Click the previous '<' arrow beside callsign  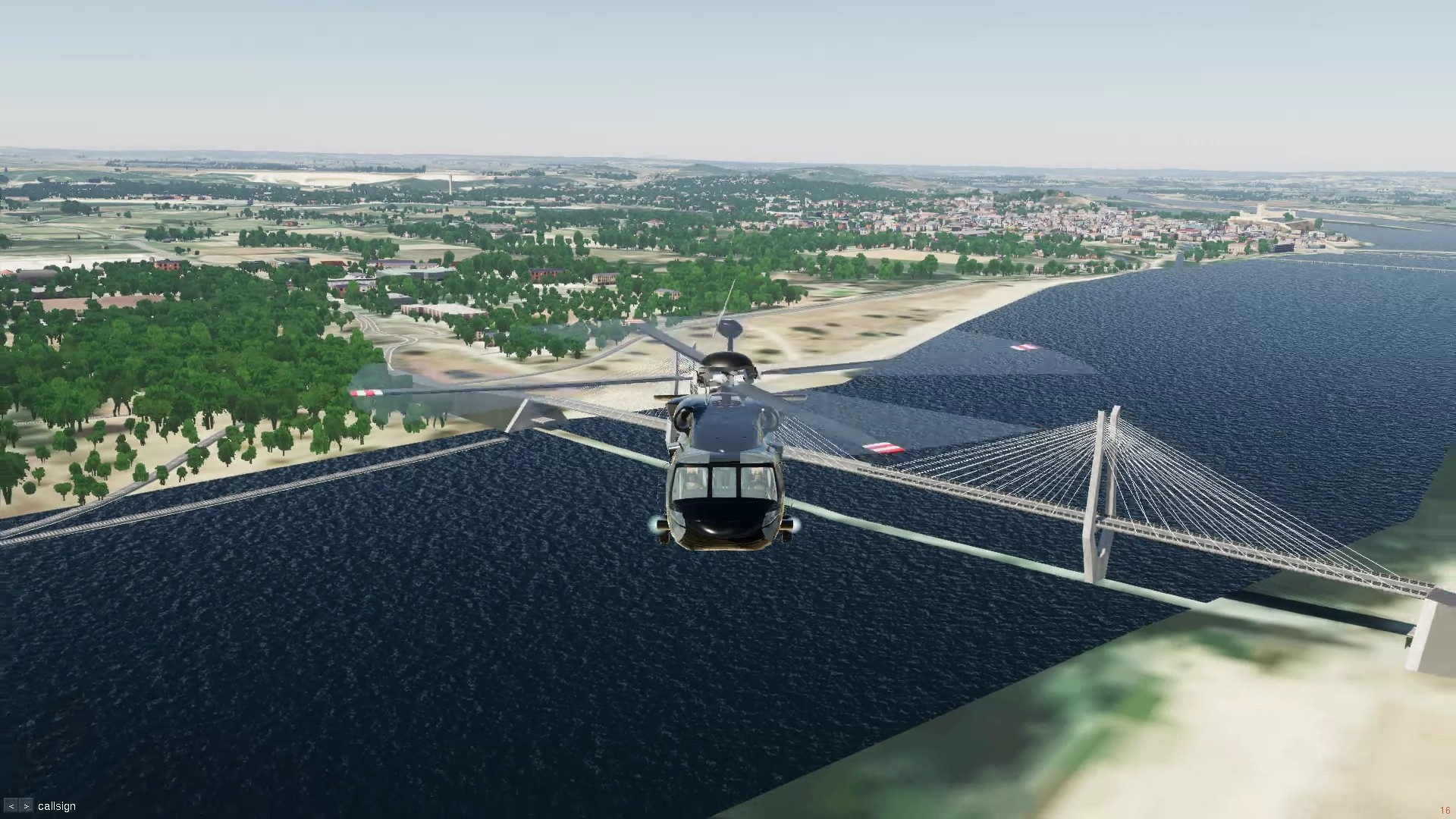coord(11,806)
